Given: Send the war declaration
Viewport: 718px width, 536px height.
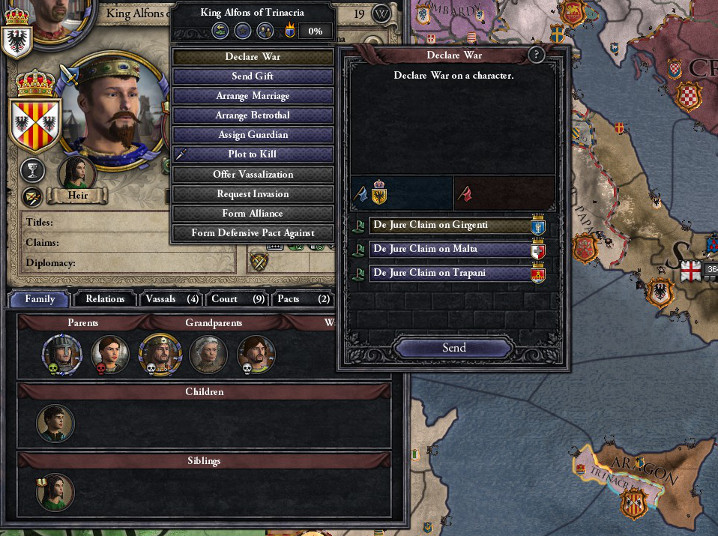Looking at the screenshot, I should click(453, 347).
